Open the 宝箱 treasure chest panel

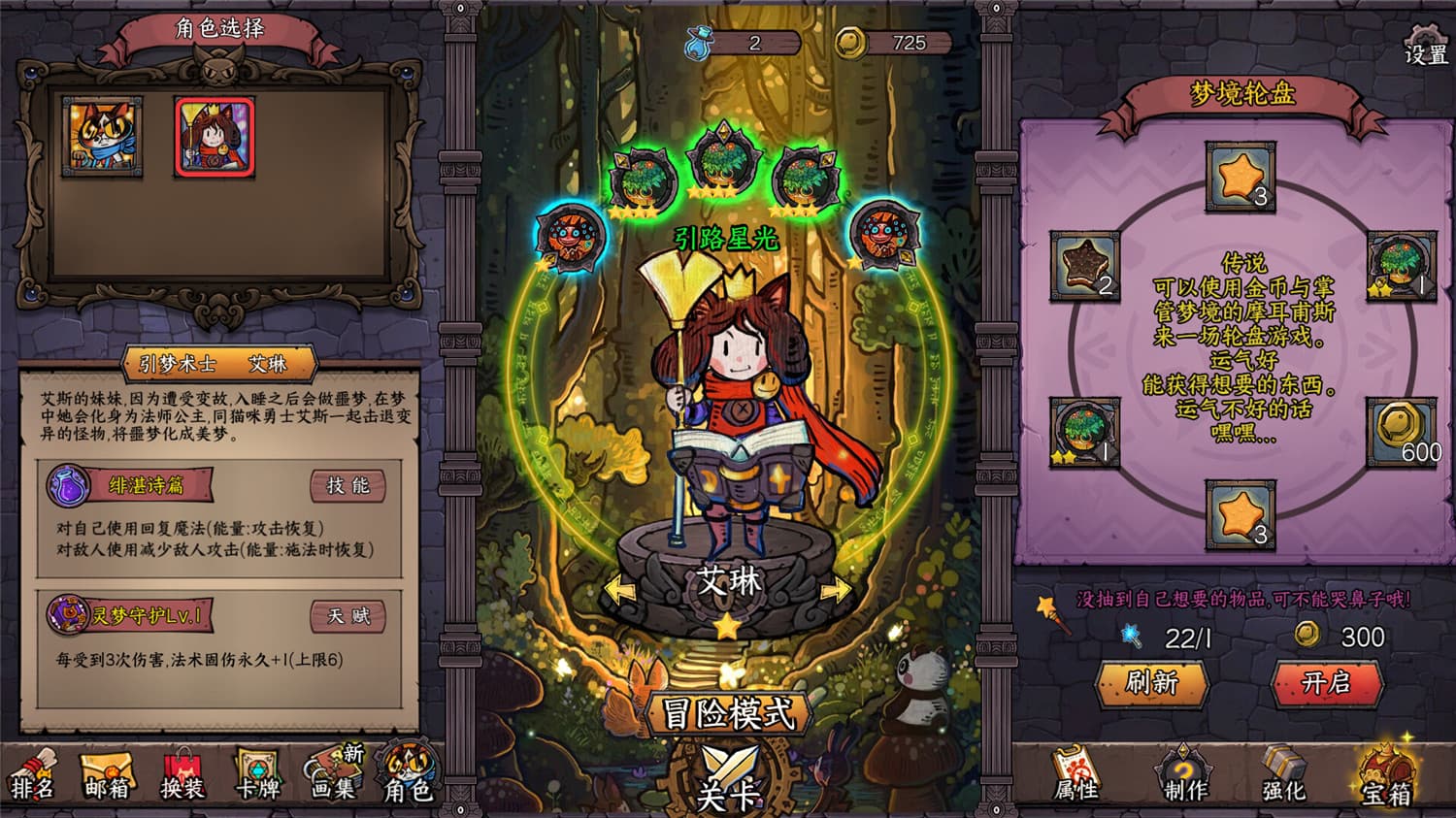click(x=1390, y=782)
